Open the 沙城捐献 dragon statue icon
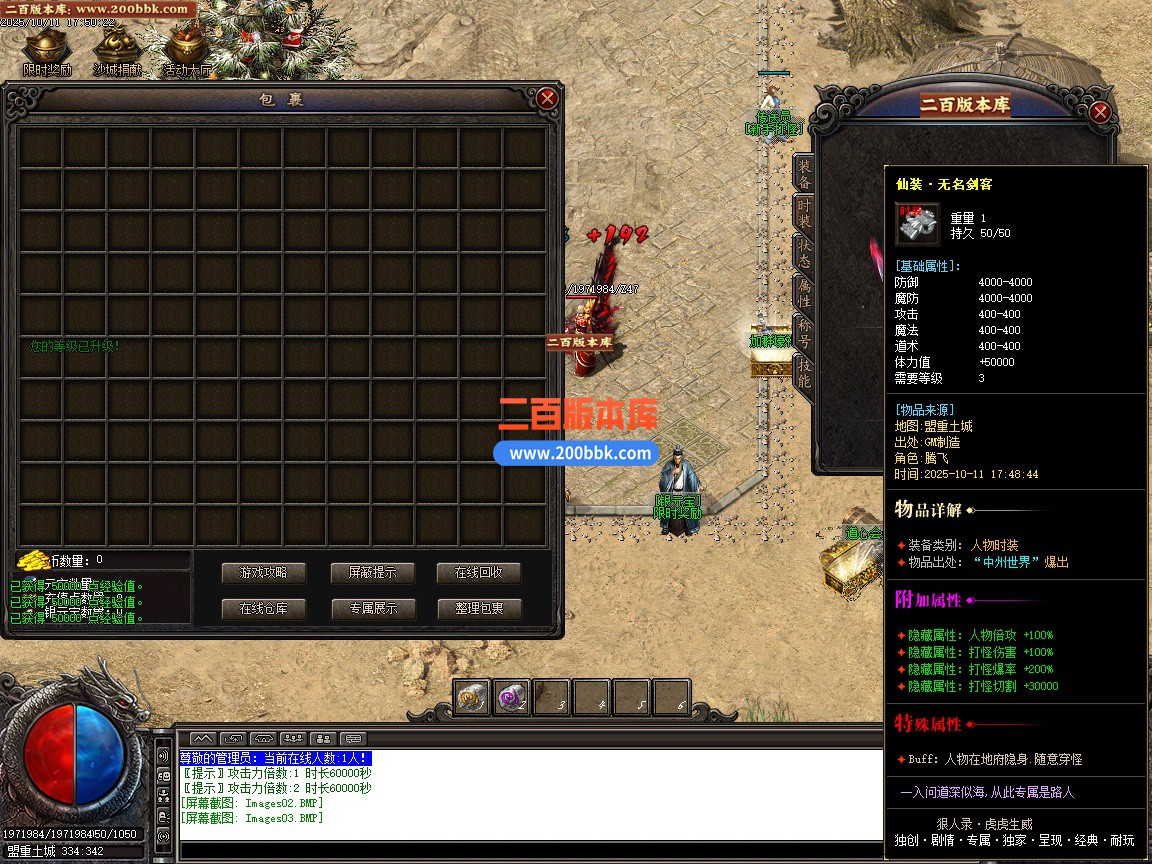Image resolution: width=1152 pixels, height=864 pixels. point(116,50)
